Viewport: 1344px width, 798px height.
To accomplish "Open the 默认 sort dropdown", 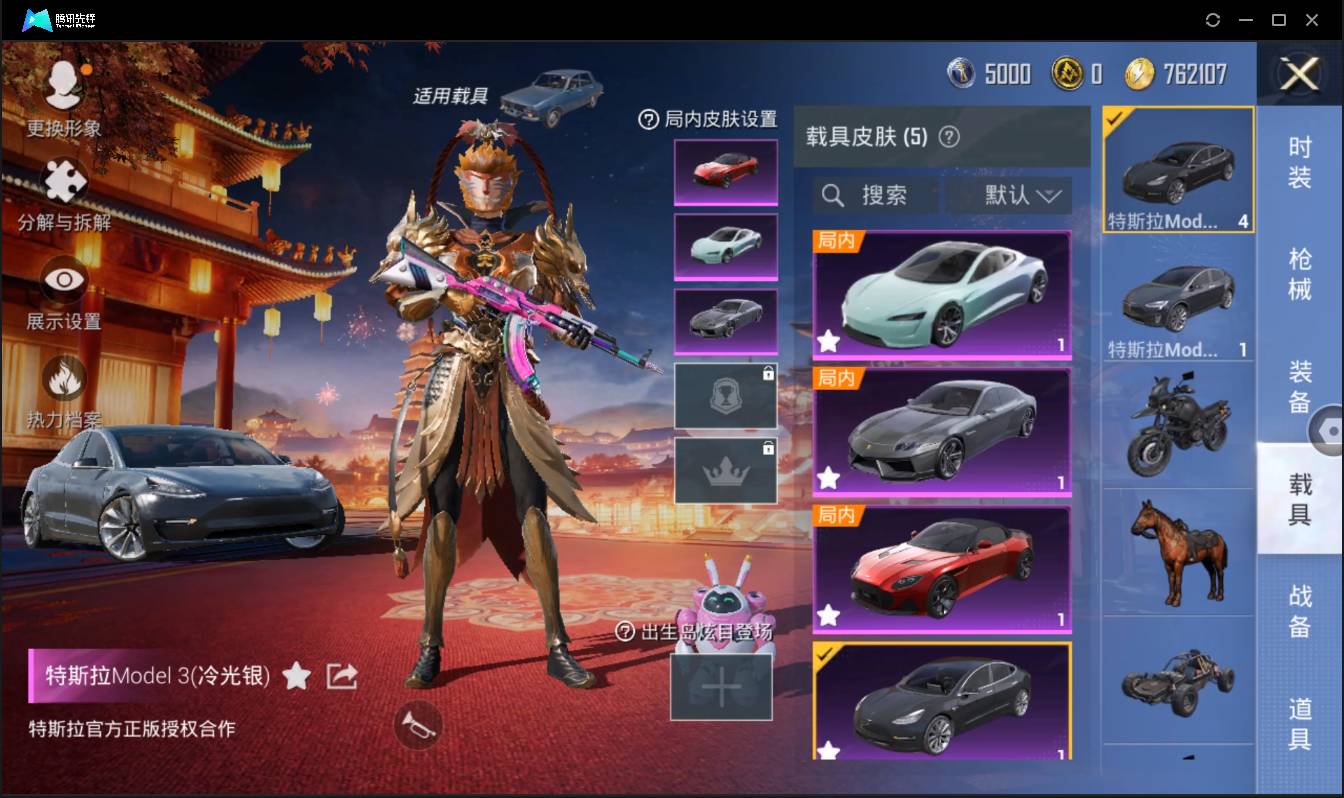I will pos(1009,195).
